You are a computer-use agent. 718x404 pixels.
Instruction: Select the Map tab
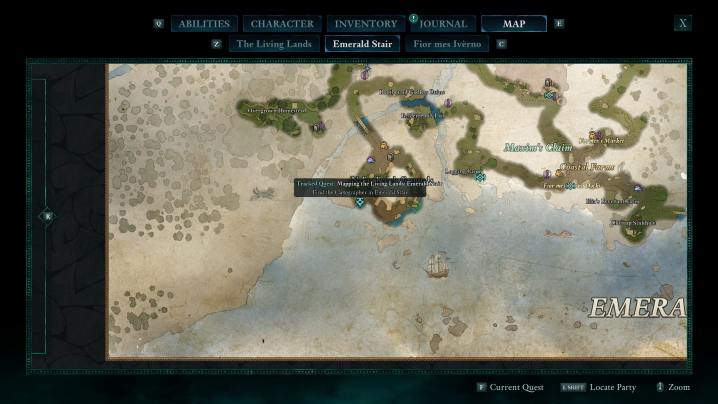tap(513, 24)
